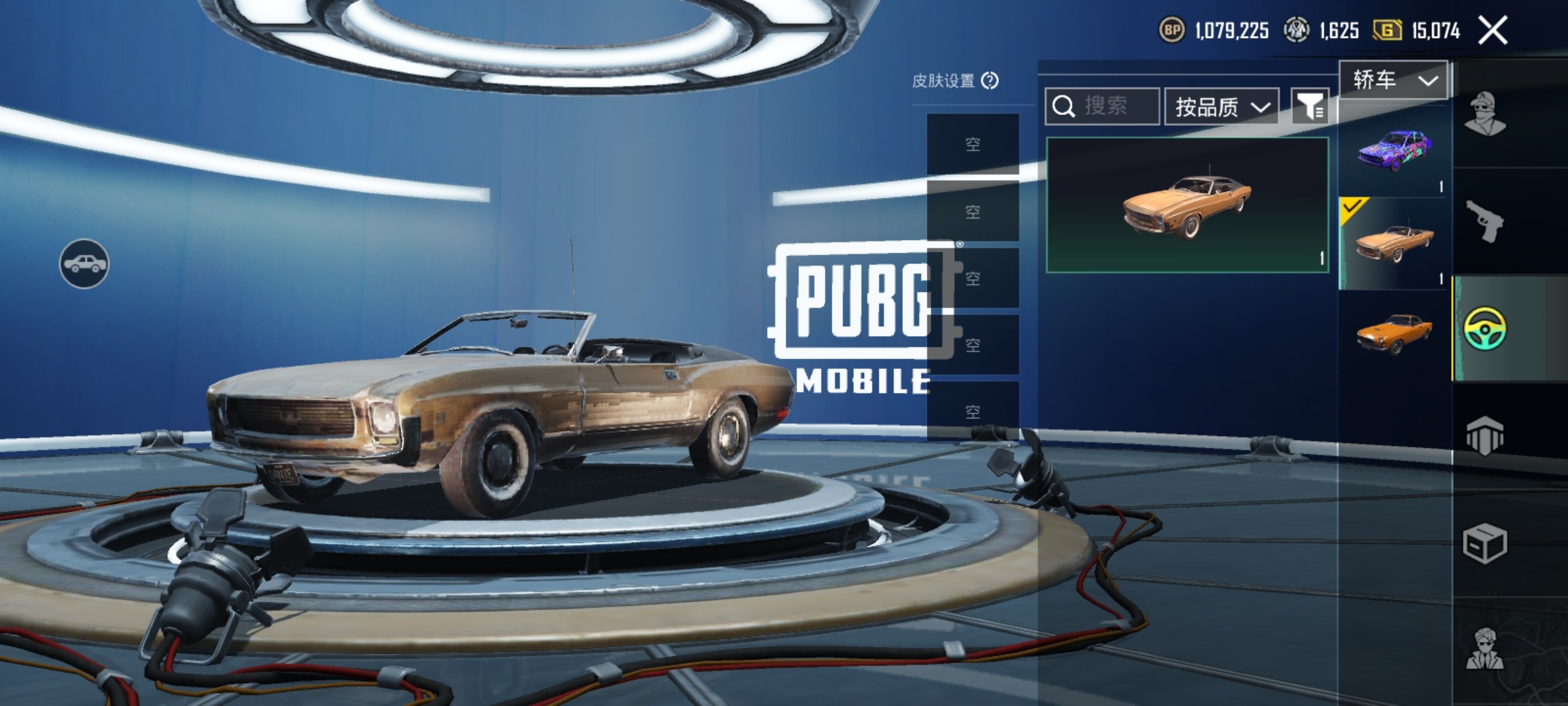Choose the orange hardtop coupe skin
Image resolution: width=1568 pixels, height=706 pixels.
[x=1394, y=333]
